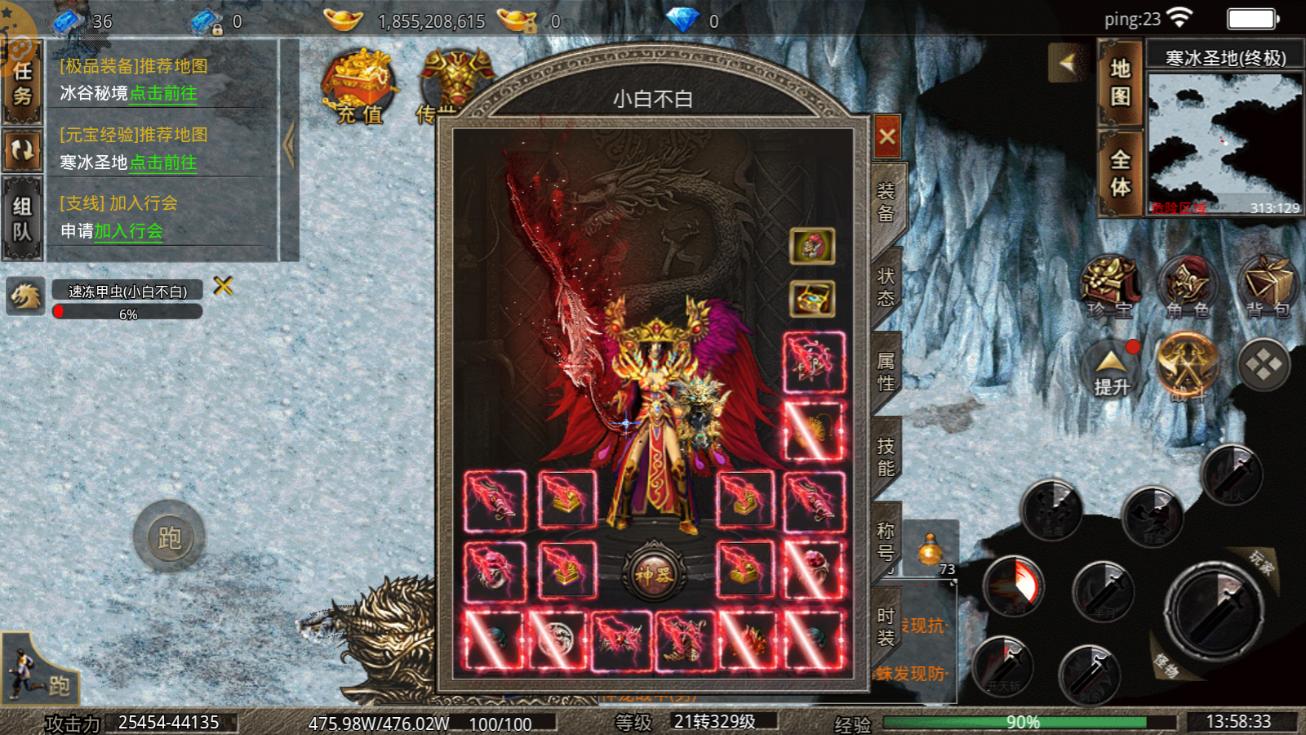This screenshot has width=1306, height=735.
Task: Switch to the 时装 (Fashion) tab
Action: tap(886, 629)
